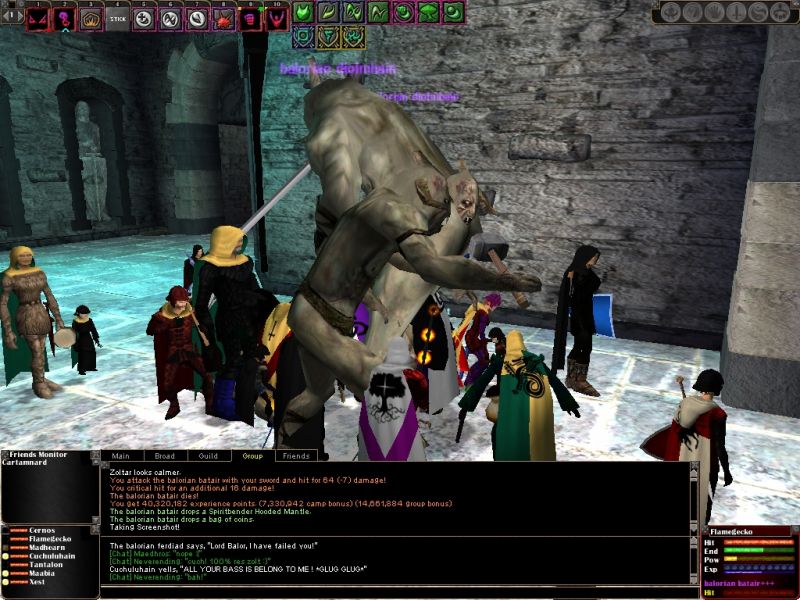The image size is (800, 600).
Task: Select Maabia from the group list
Action: pyautogui.click(x=43, y=573)
